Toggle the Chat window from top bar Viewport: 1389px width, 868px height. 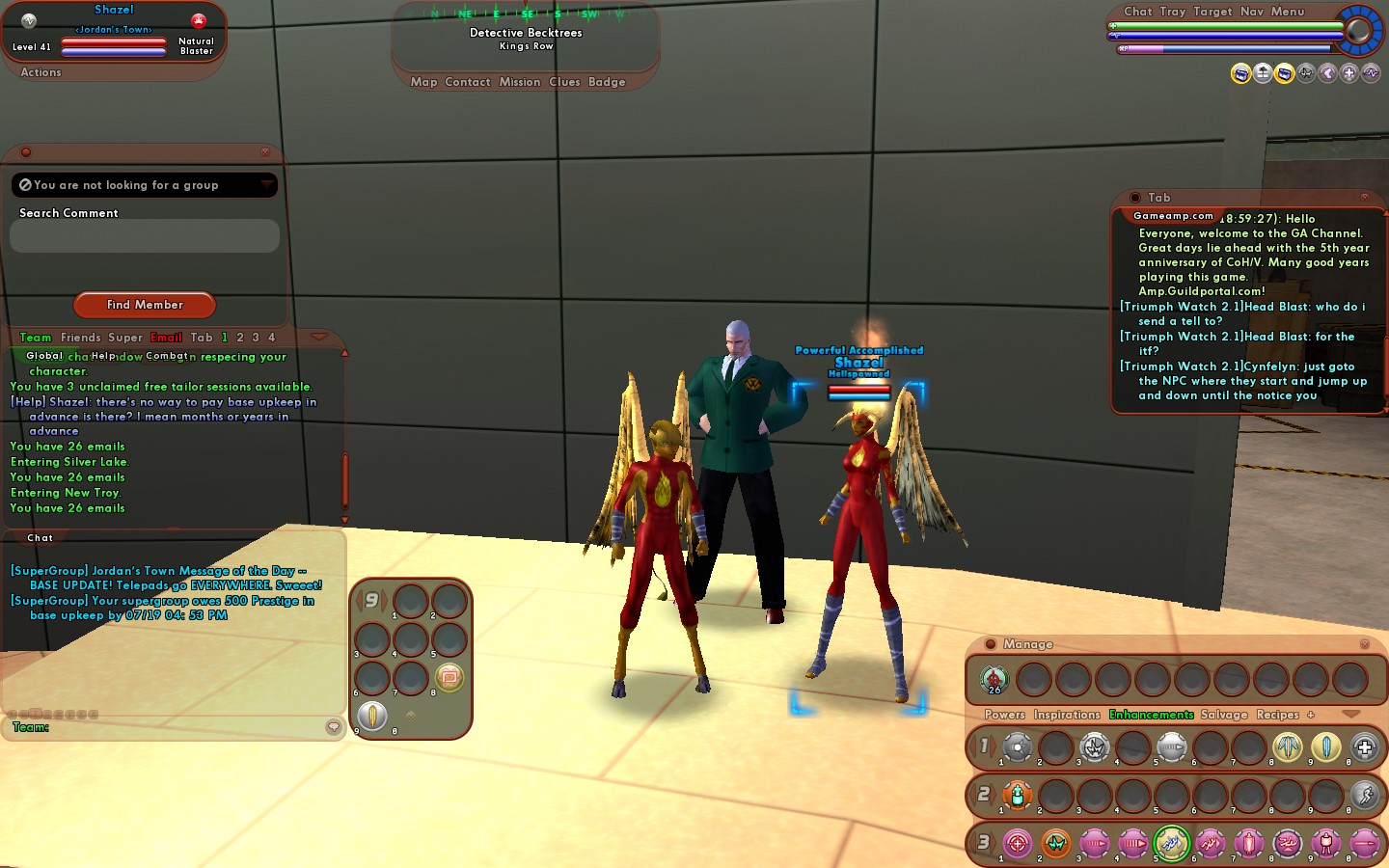(1138, 12)
